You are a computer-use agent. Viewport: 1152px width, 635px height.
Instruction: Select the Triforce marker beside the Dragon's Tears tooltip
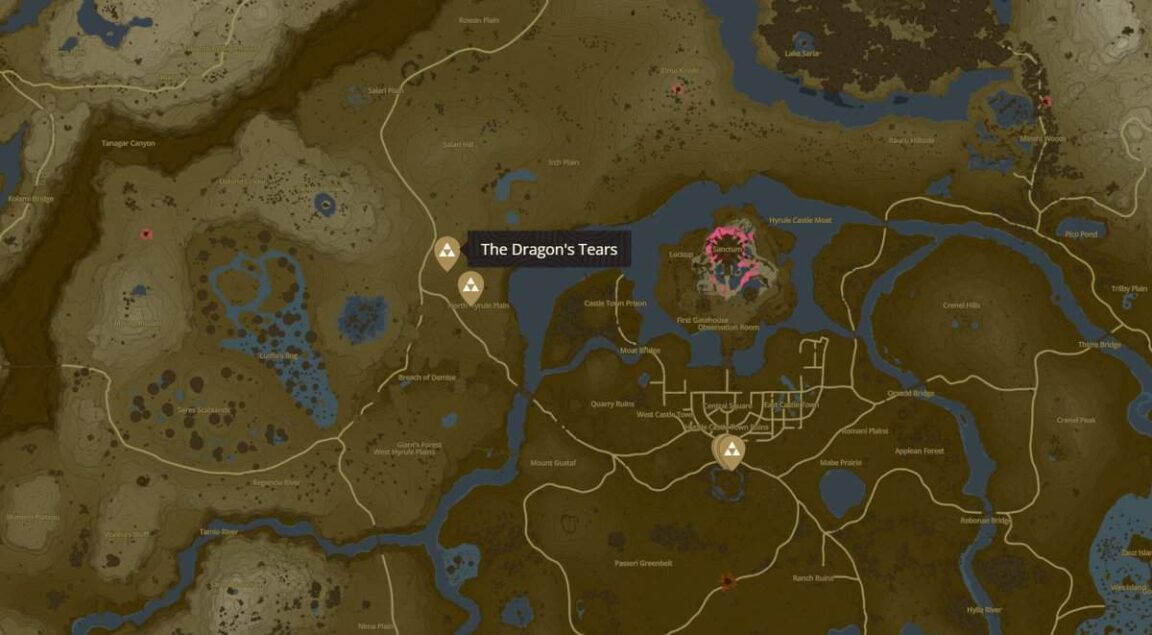pyautogui.click(x=446, y=252)
